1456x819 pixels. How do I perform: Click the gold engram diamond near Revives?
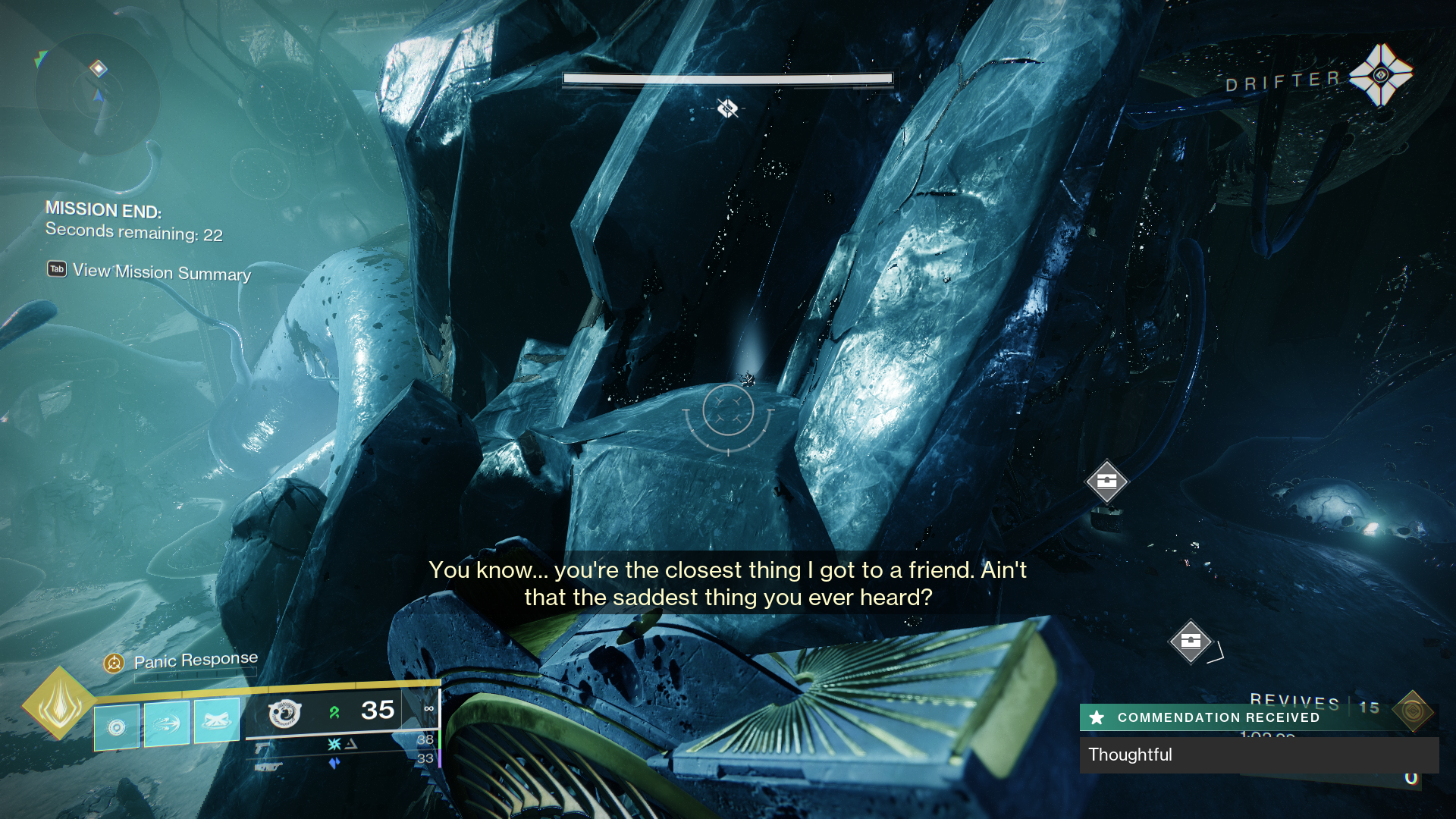click(x=1411, y=711)
